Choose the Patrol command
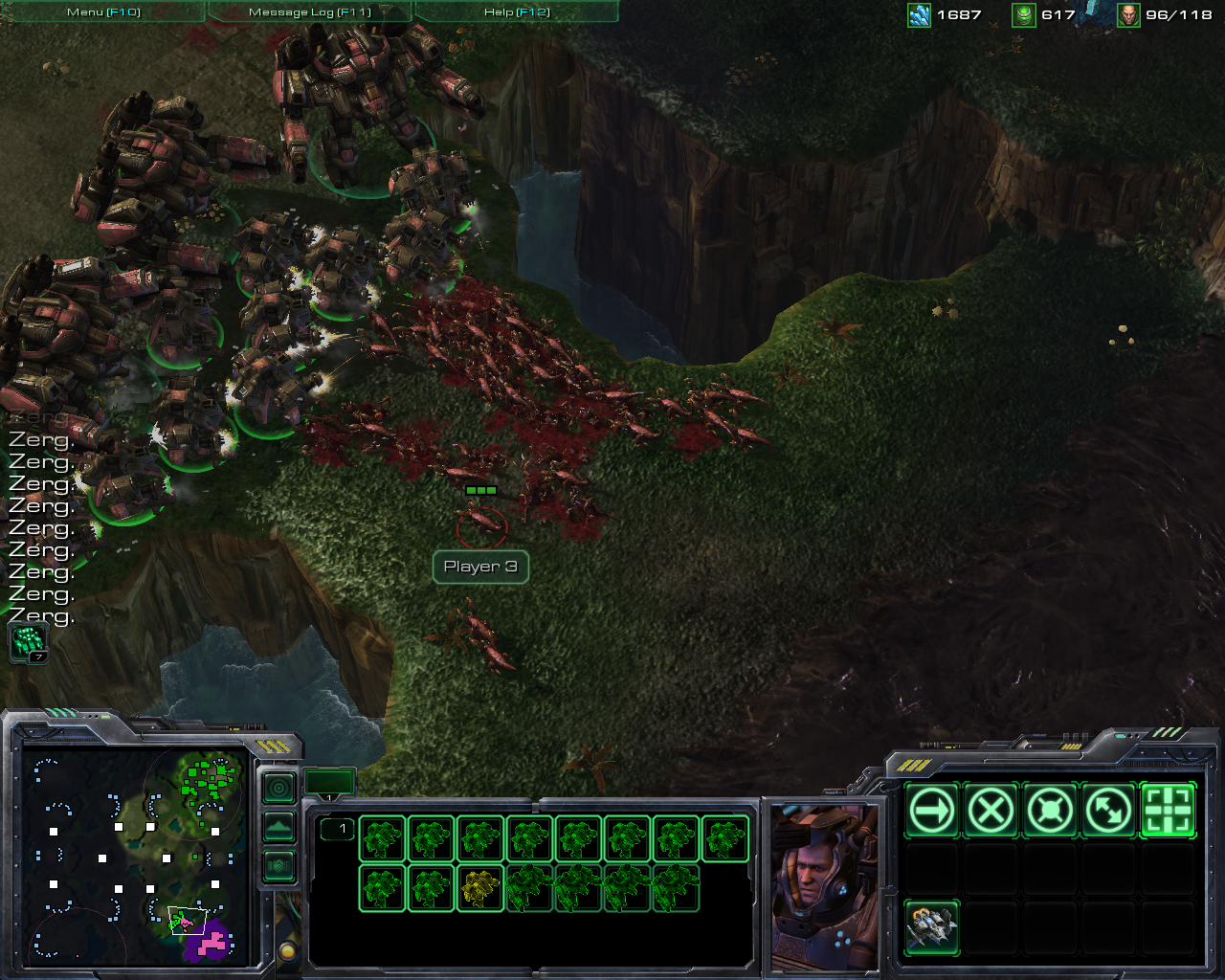The image size is (1225, 980). [1108, 811]
